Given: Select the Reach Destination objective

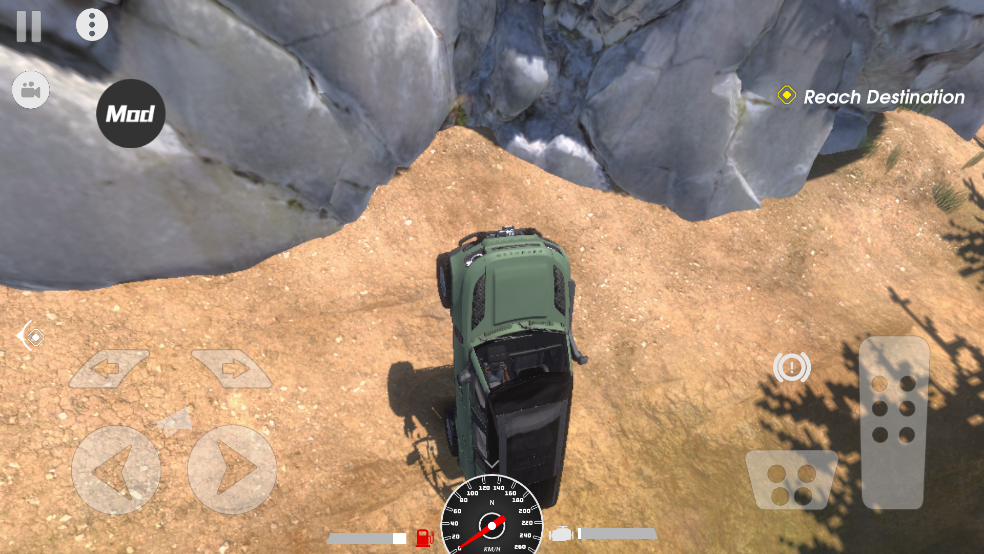Looking at the screenshot, I should (870, 97).
